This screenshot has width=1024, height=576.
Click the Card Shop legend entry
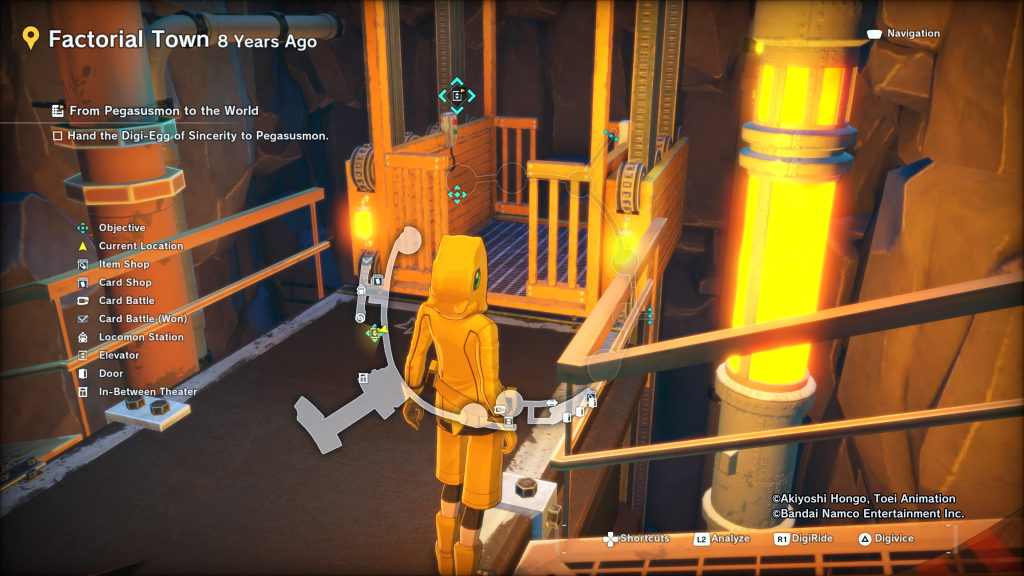tap(125, 283)
